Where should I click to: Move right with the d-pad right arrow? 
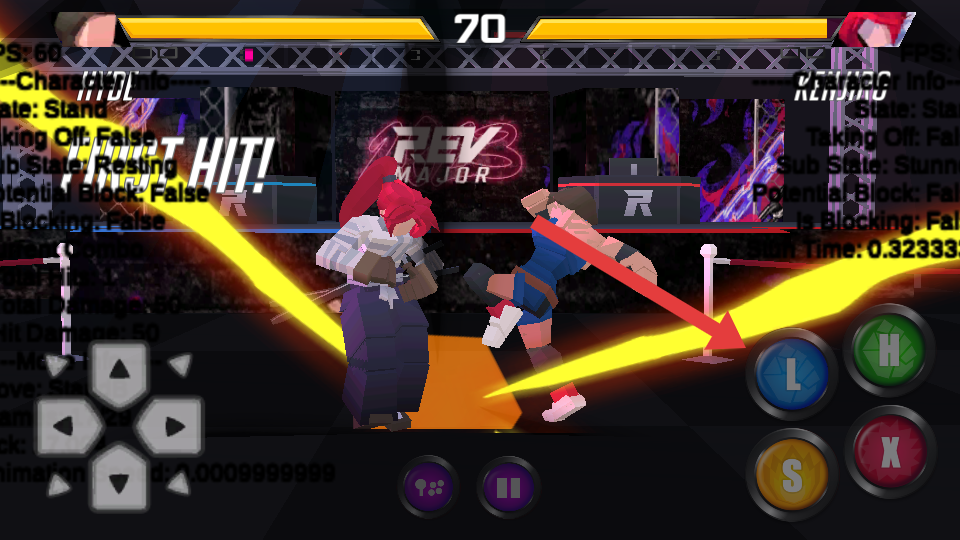coord(173,428)
